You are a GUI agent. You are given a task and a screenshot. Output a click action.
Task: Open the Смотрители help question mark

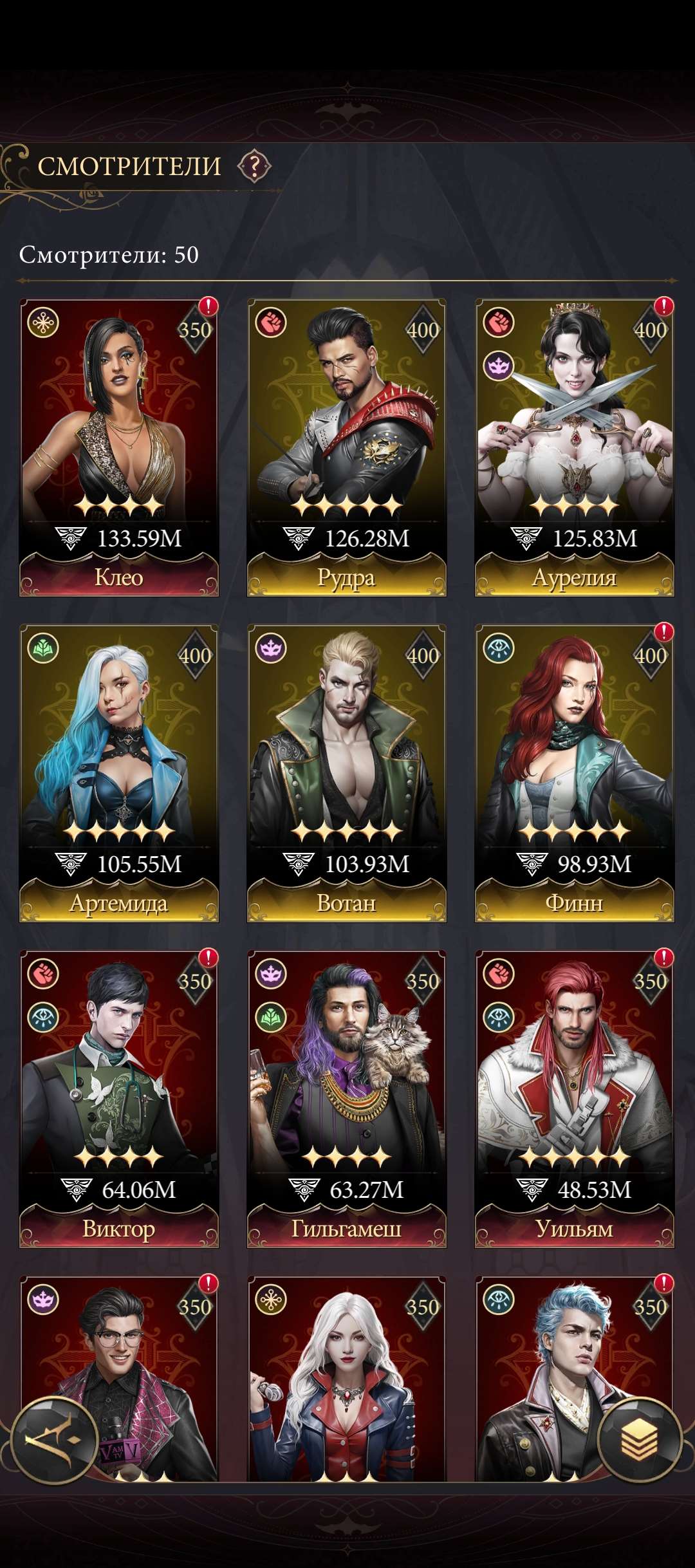(x=255, y=167)
